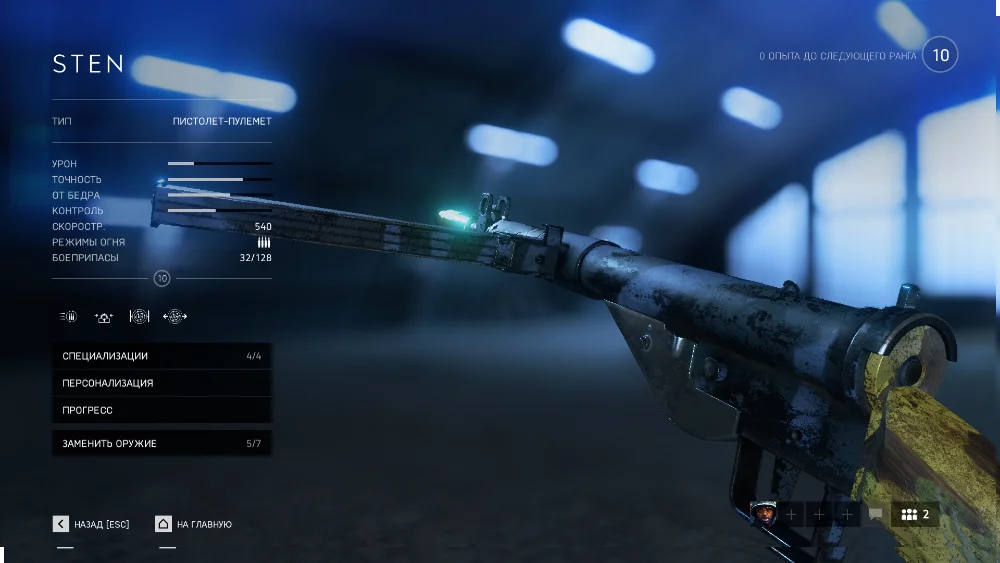1000x563 pixels.
Task: Open the Прогресс menu entry
Action: 161,410
